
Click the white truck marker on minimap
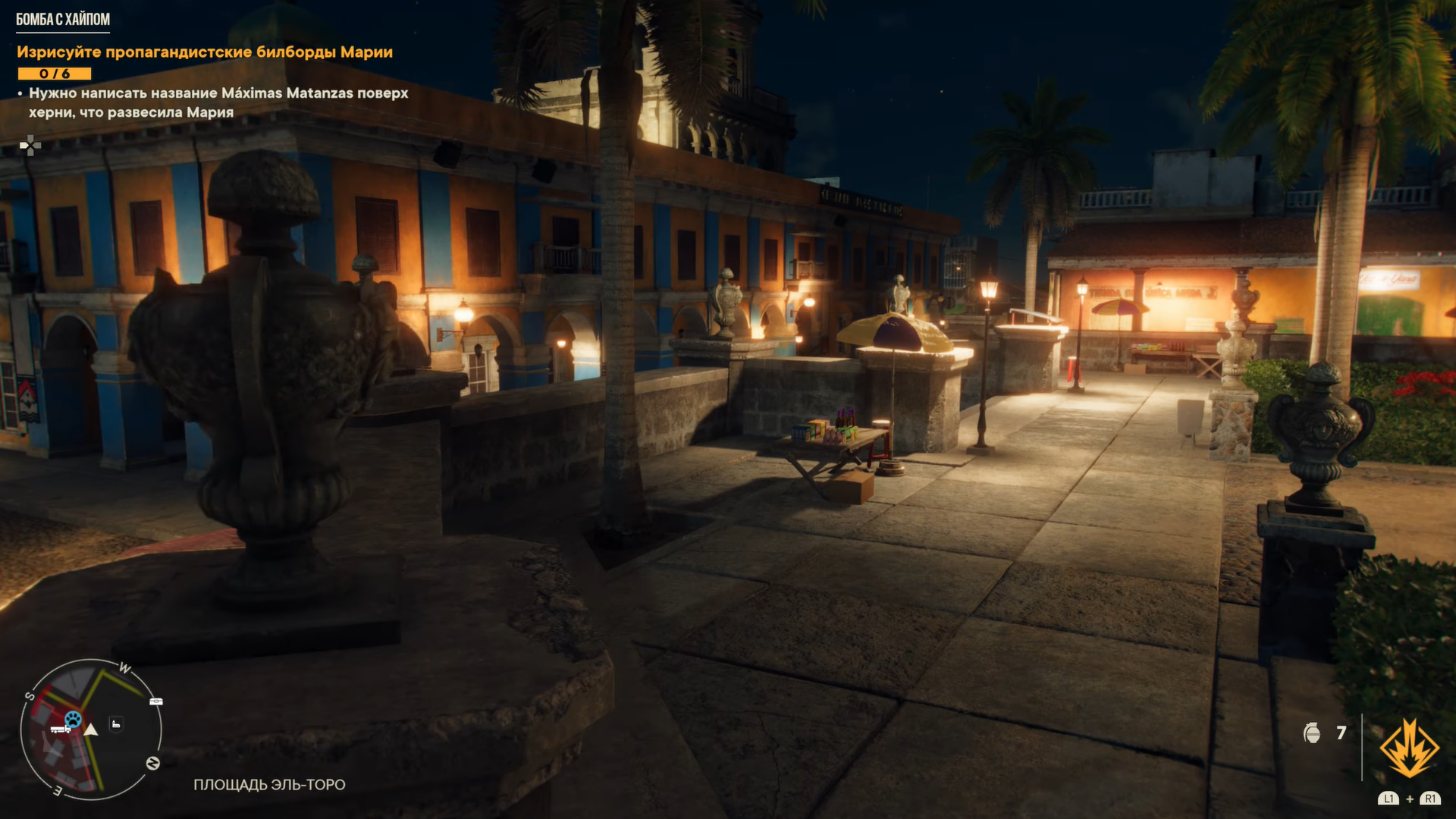click(x=60, y=730)
